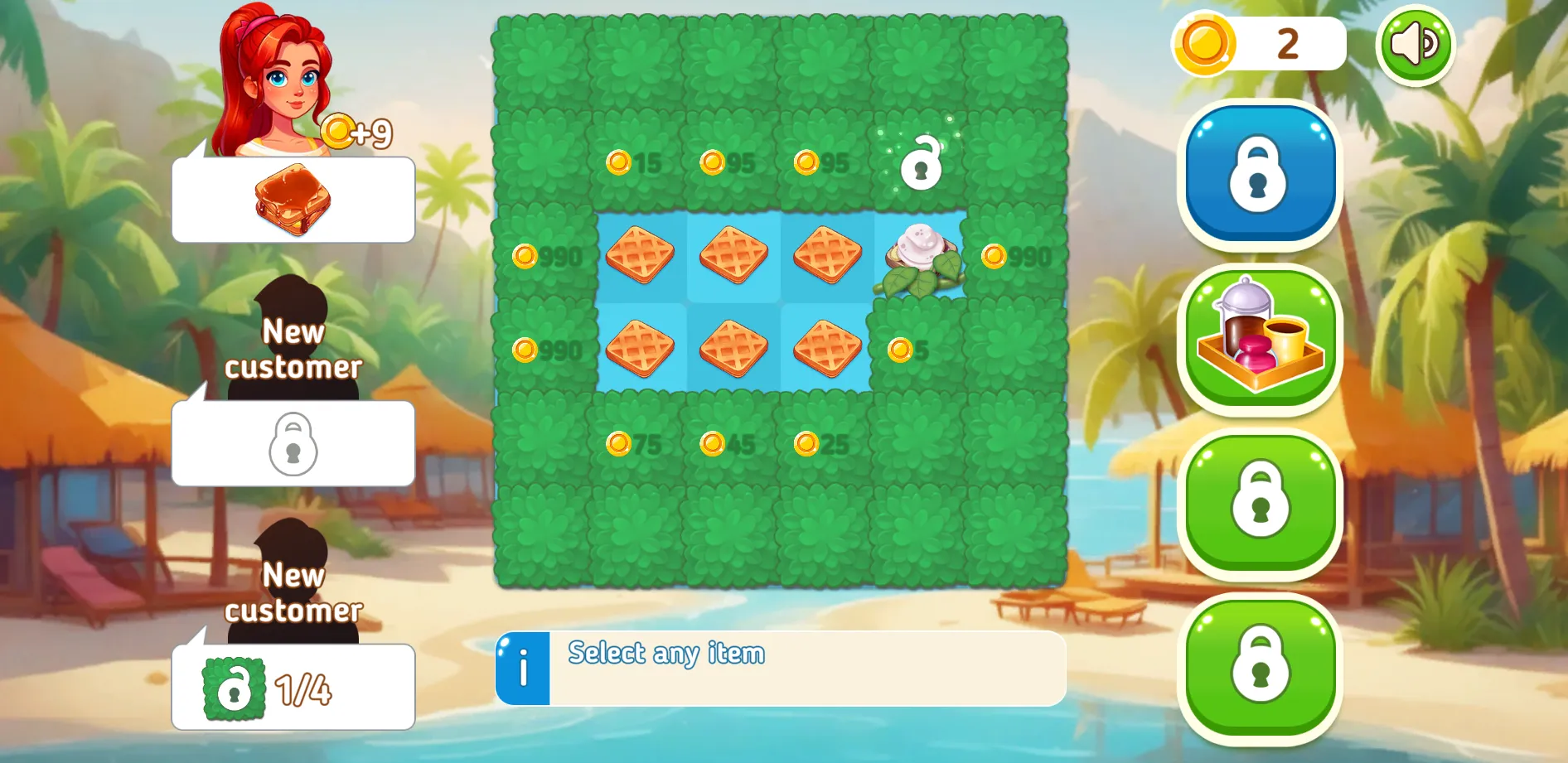The image size is (1568, 763).
Task: Reveal the tile with the white unlock symbol
Action: (920, 162)
